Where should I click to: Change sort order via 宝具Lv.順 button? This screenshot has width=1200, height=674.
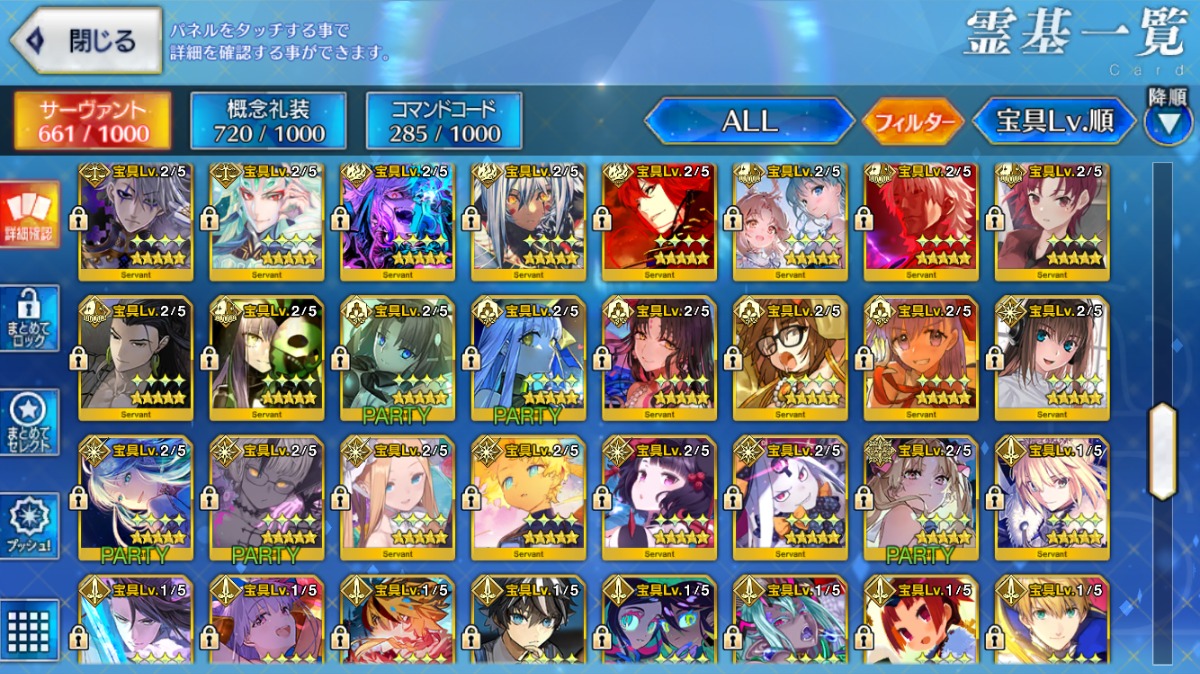tap(1054, 122)
